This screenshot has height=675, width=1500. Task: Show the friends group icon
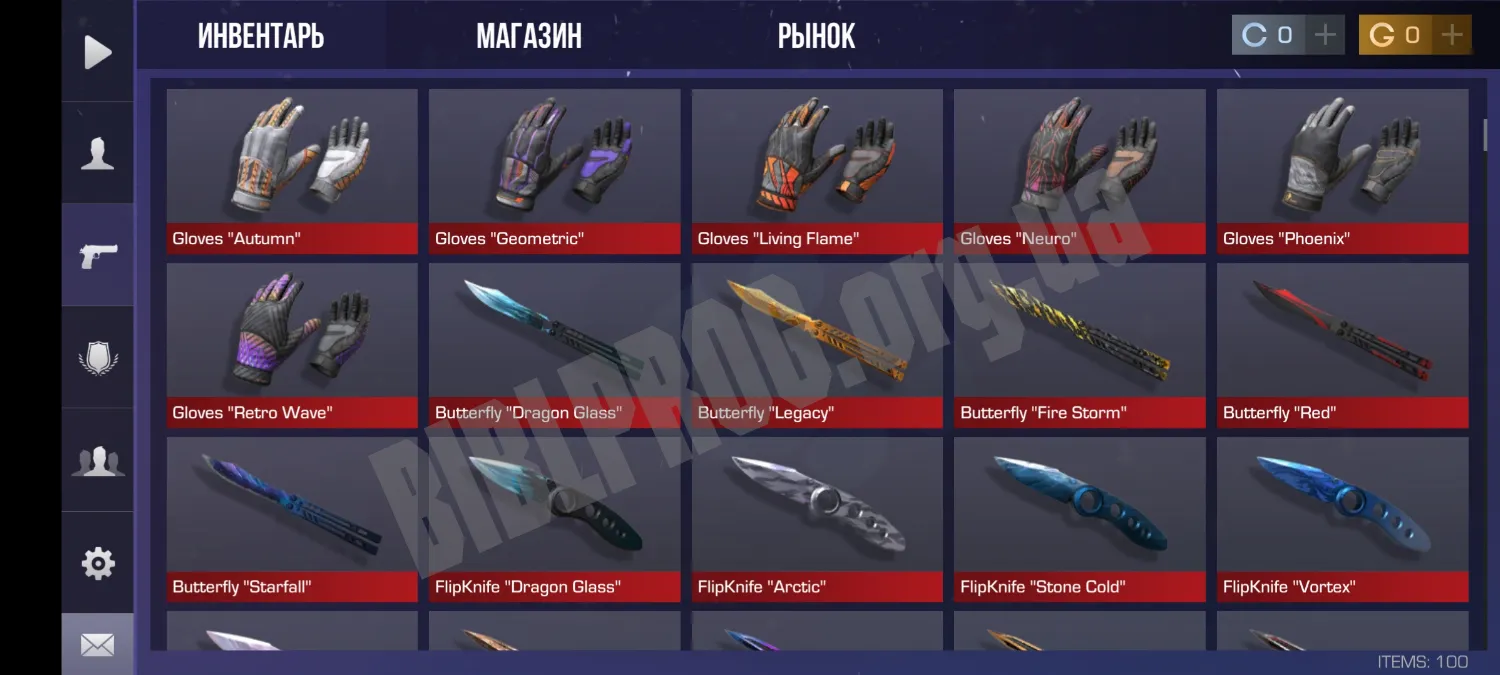[x=98, y=460]
